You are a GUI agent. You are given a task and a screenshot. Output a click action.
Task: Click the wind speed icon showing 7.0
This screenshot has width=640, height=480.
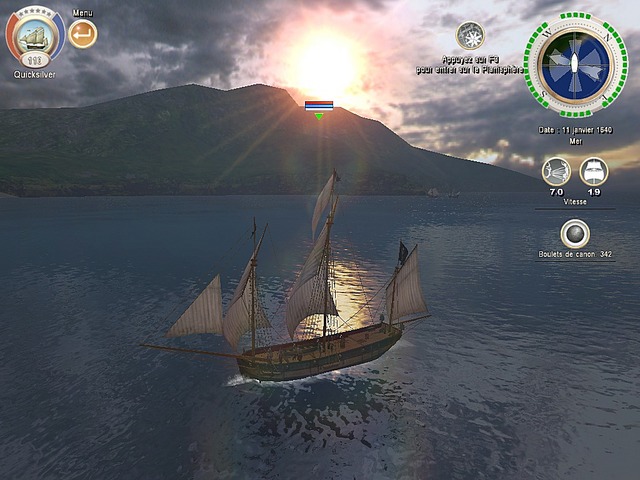pyautogui.click(x=556, y=171)
